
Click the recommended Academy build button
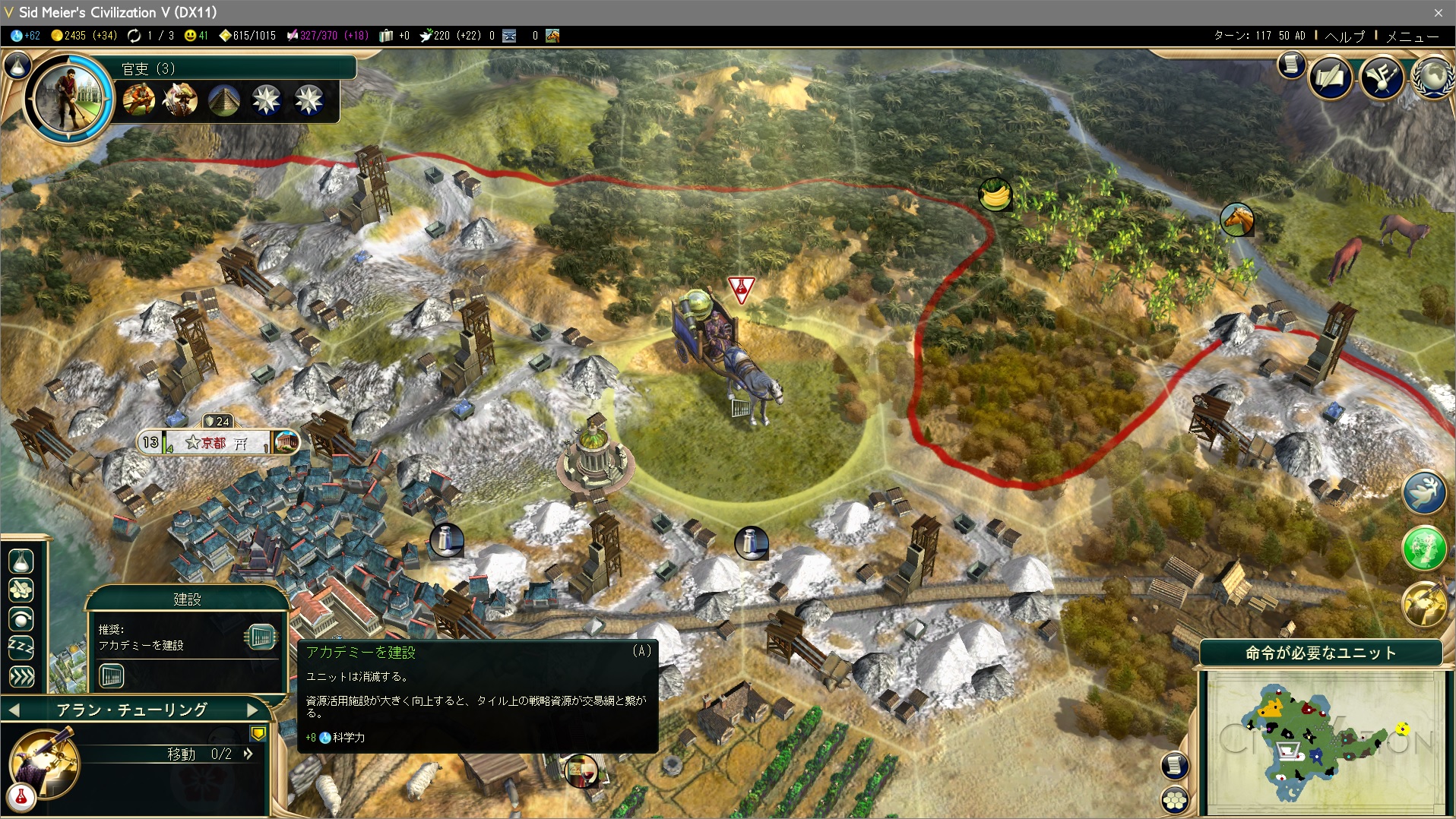(261, 637)
